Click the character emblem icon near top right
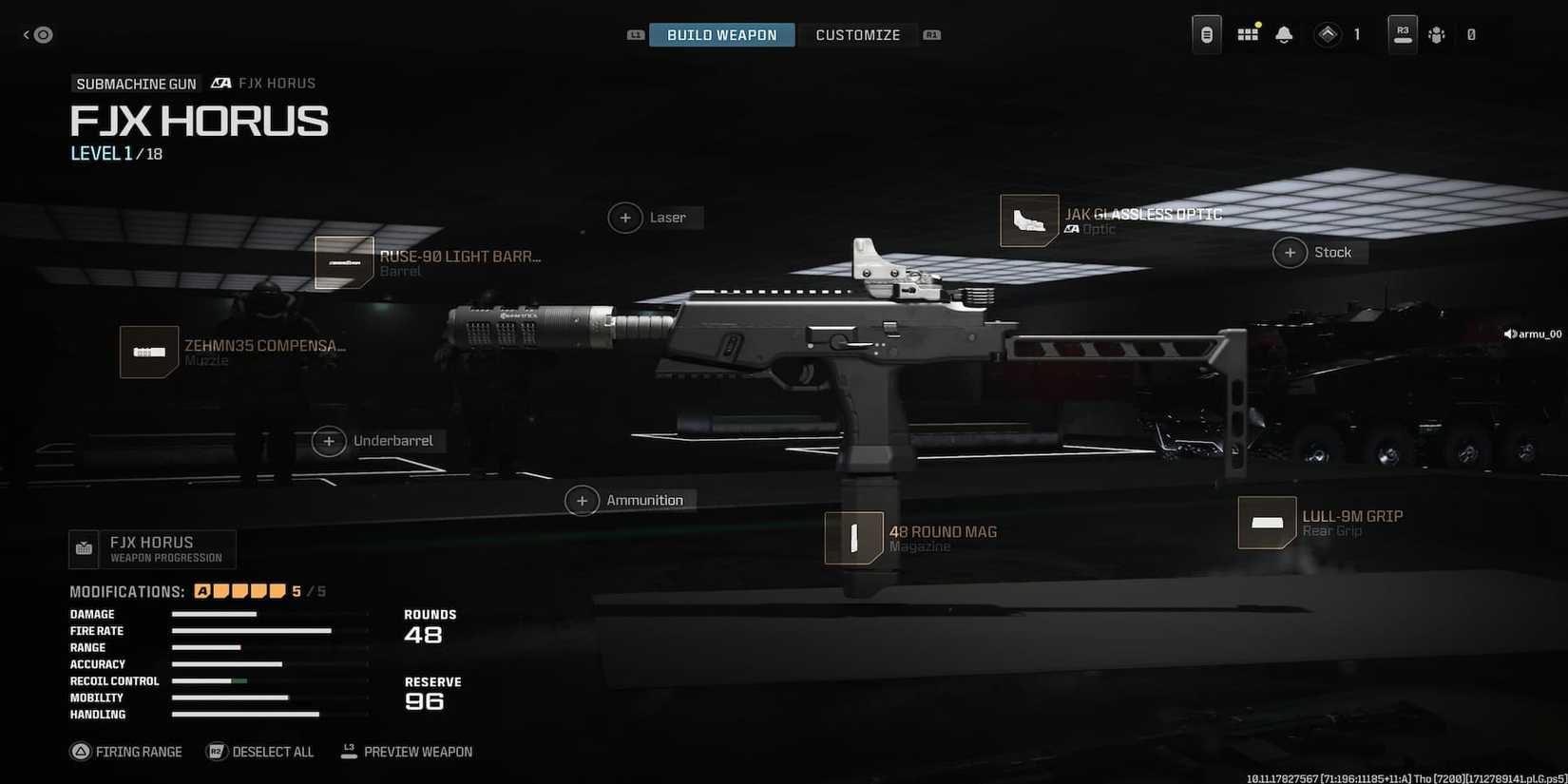Image resolution: width=1568 pixels, height=784 pixels. (1436, 34)
